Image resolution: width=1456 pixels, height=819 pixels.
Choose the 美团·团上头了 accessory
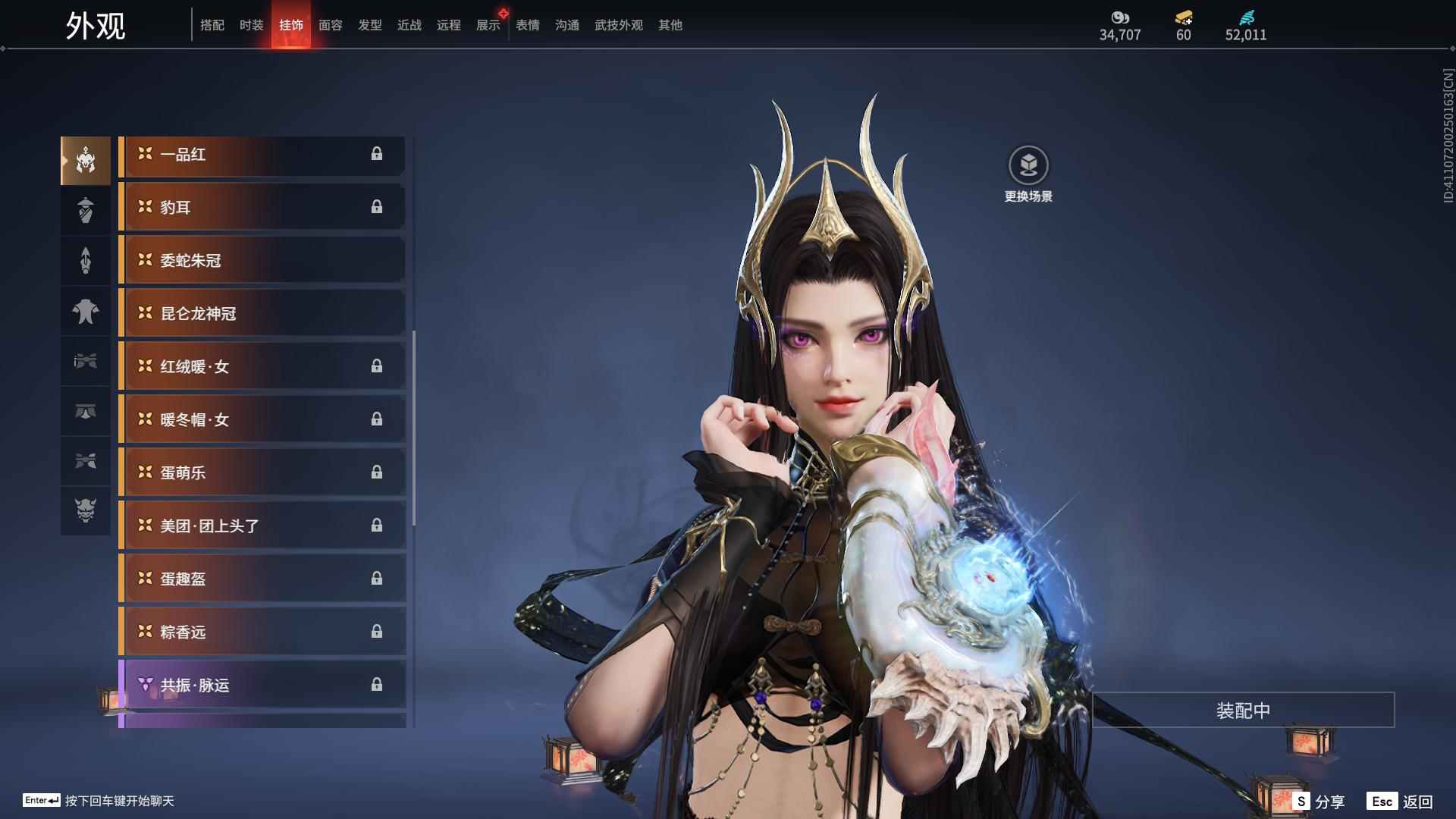click(262, 526)
